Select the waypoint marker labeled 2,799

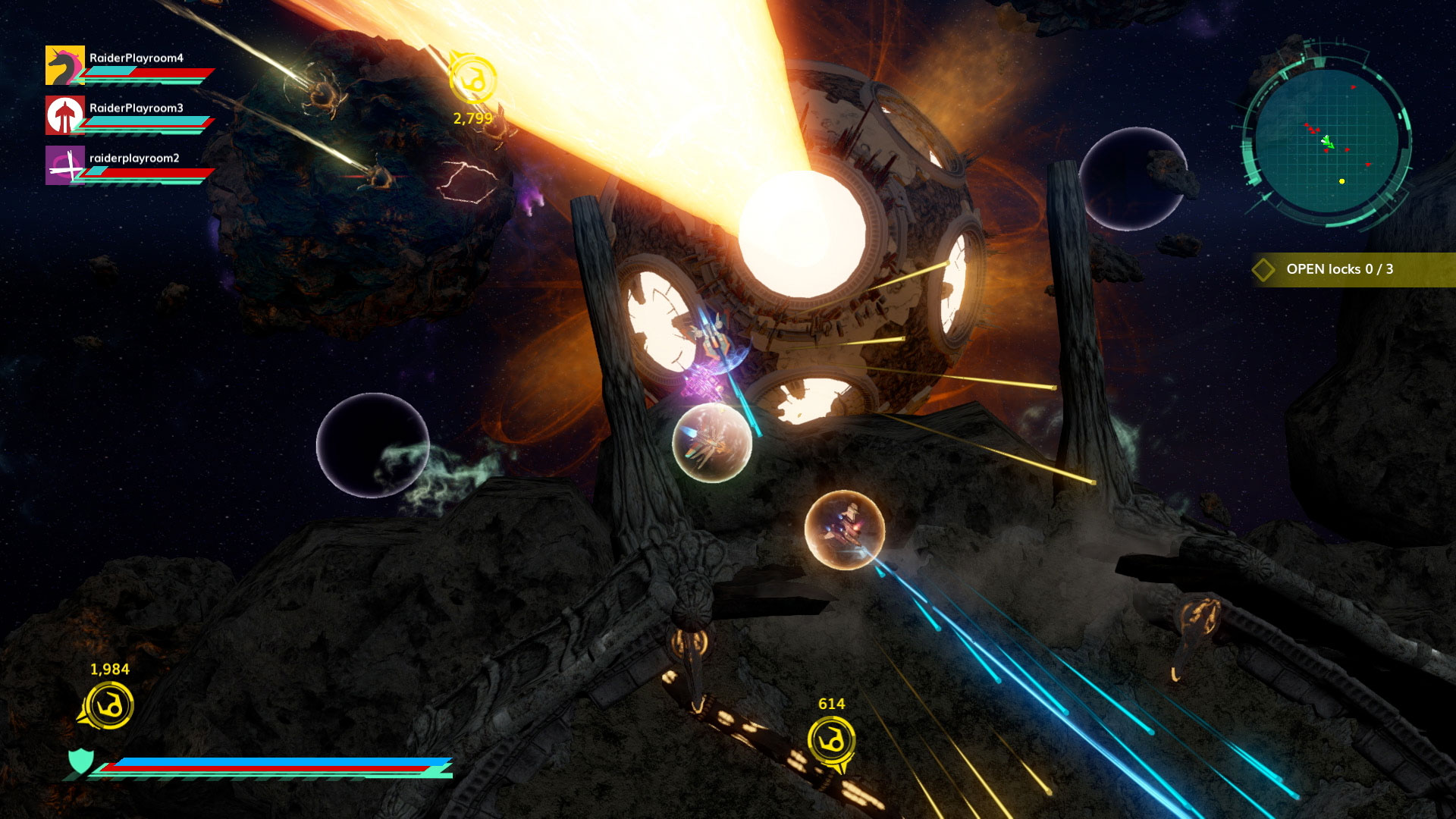(472, 79)
